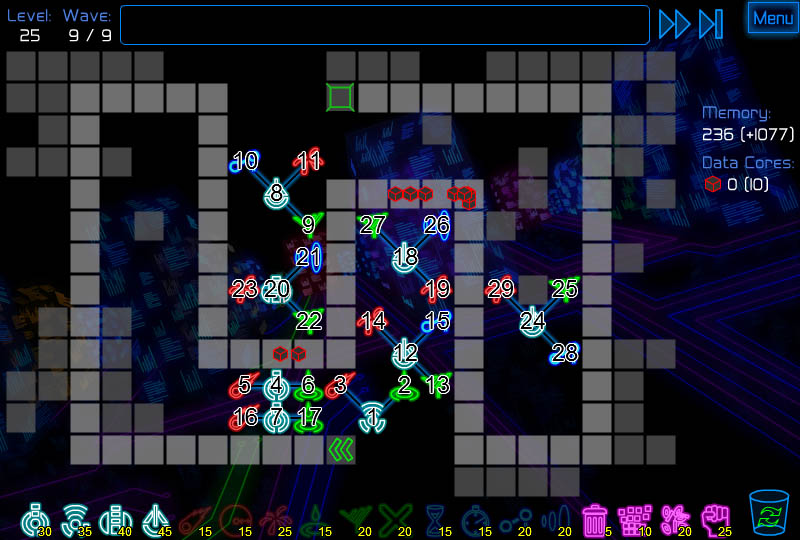Use the magenta brick wall ability
This screenshot has width=800, height=540.
[x=634, y=519]
